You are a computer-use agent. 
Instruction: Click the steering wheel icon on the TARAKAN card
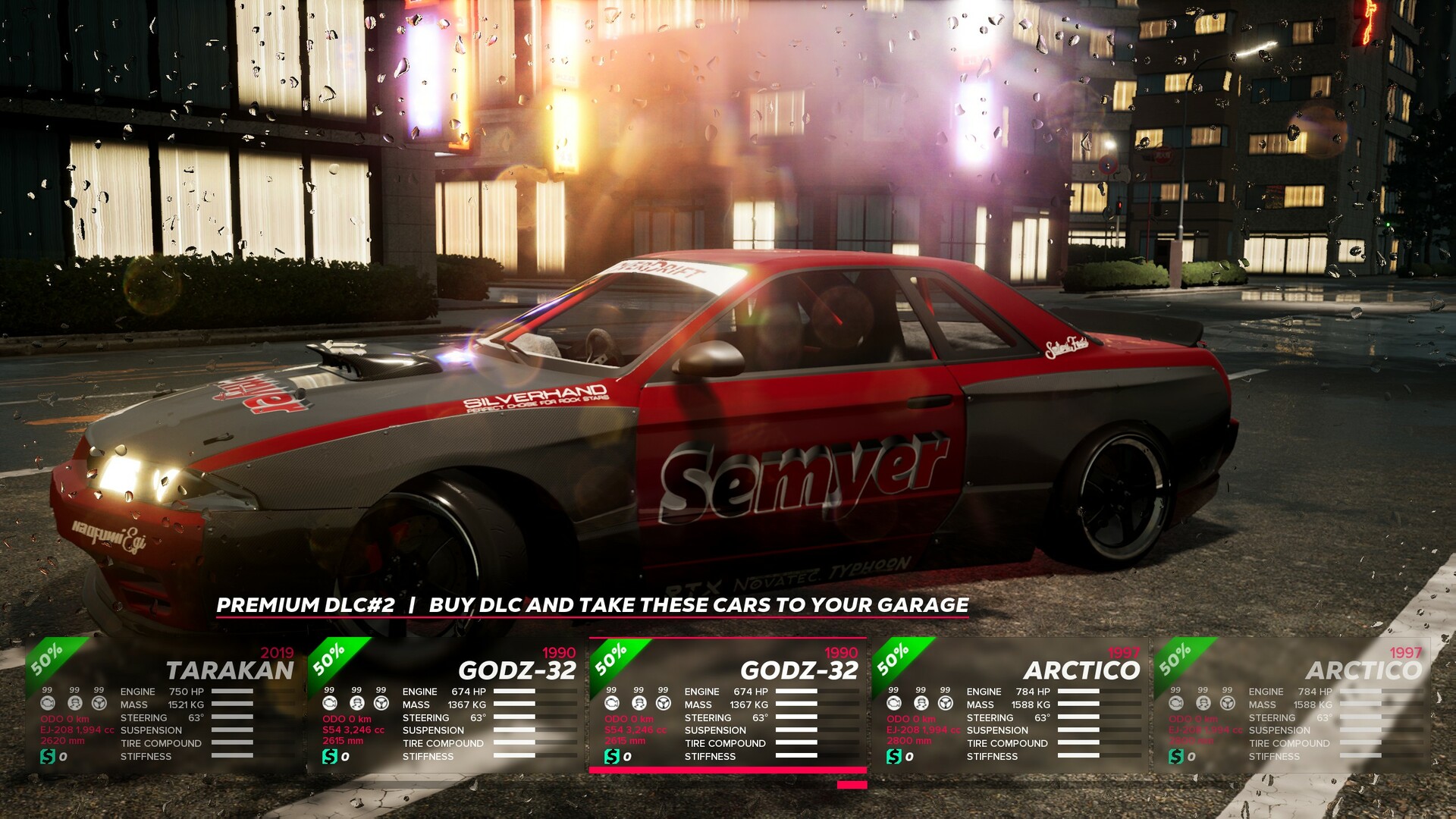tap(99, 704)
